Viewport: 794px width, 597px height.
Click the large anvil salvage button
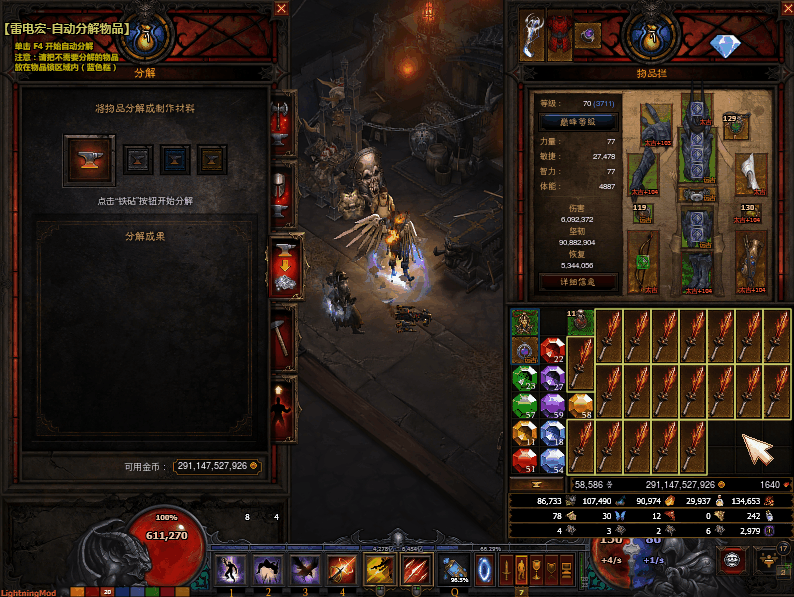coord(89,159)
